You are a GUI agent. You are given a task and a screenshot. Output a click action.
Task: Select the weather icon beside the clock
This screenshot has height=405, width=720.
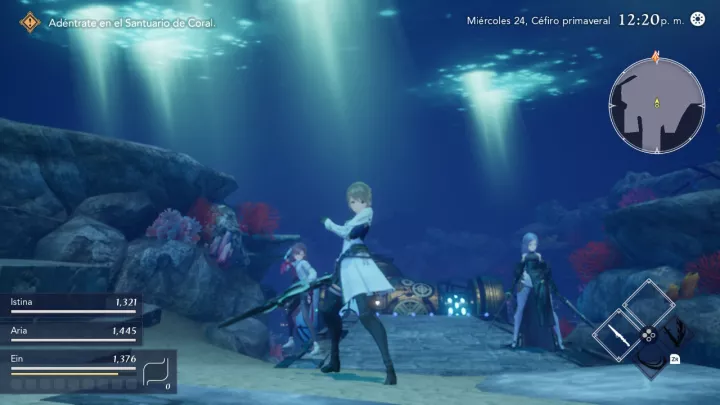click(x=697, y=20)
